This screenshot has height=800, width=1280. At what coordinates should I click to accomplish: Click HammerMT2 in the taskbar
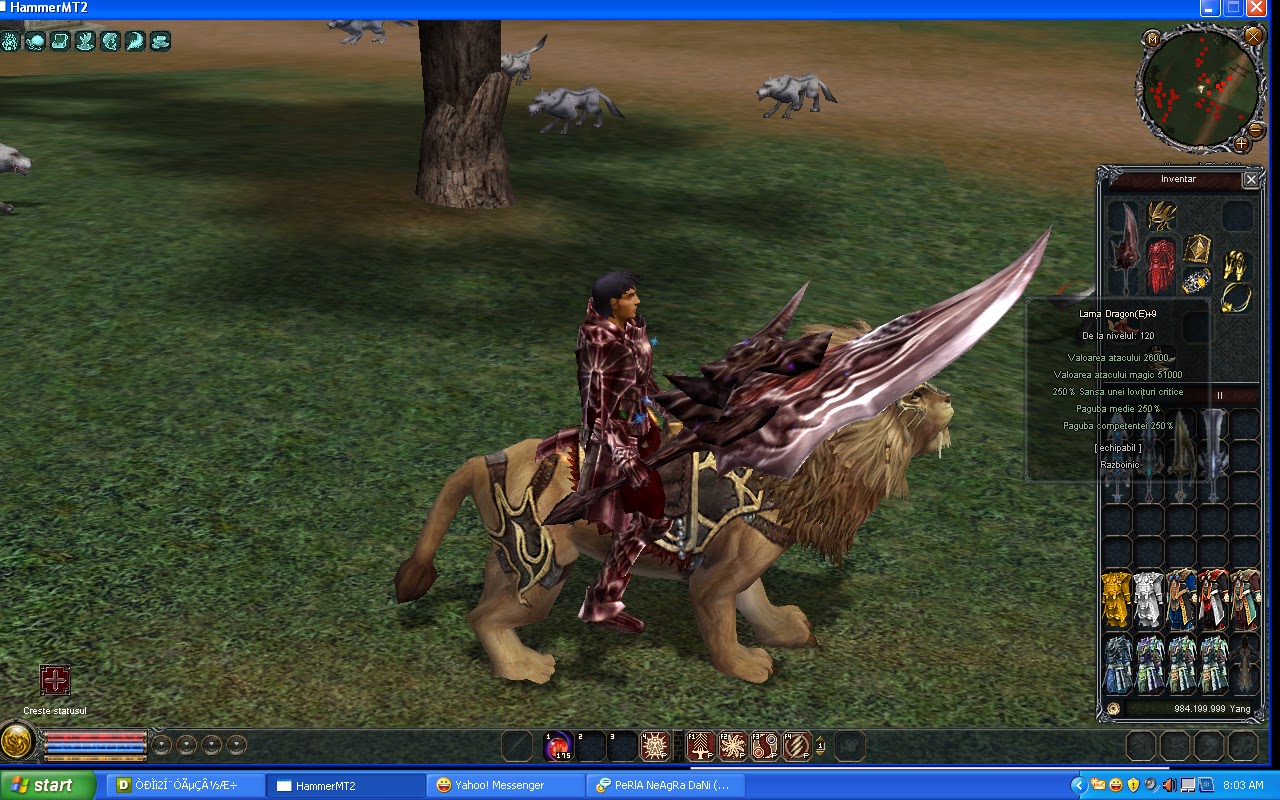click(x=345, y=785)
